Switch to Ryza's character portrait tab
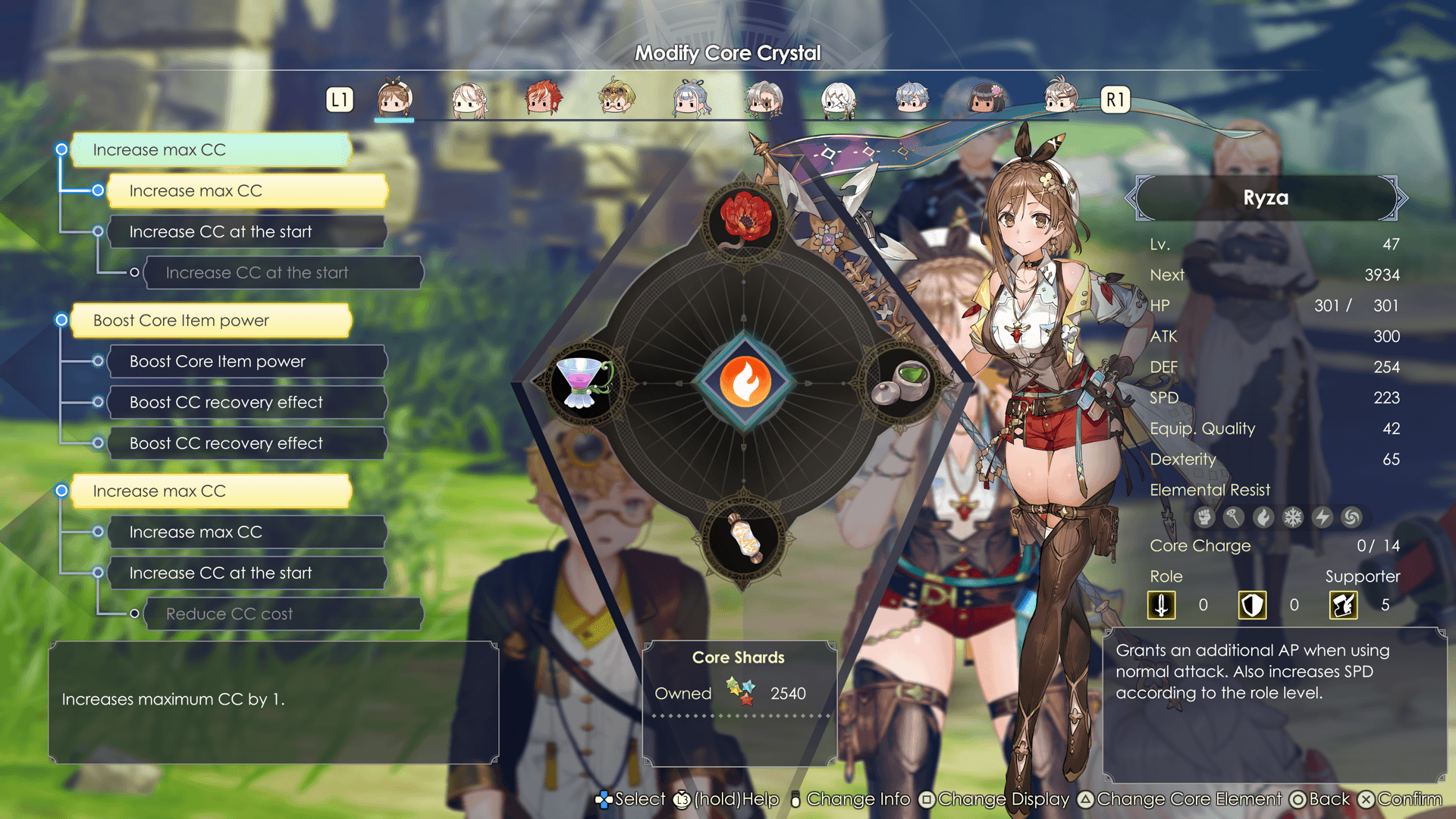This screenshot has width=1456, height=819. (394, 99)
